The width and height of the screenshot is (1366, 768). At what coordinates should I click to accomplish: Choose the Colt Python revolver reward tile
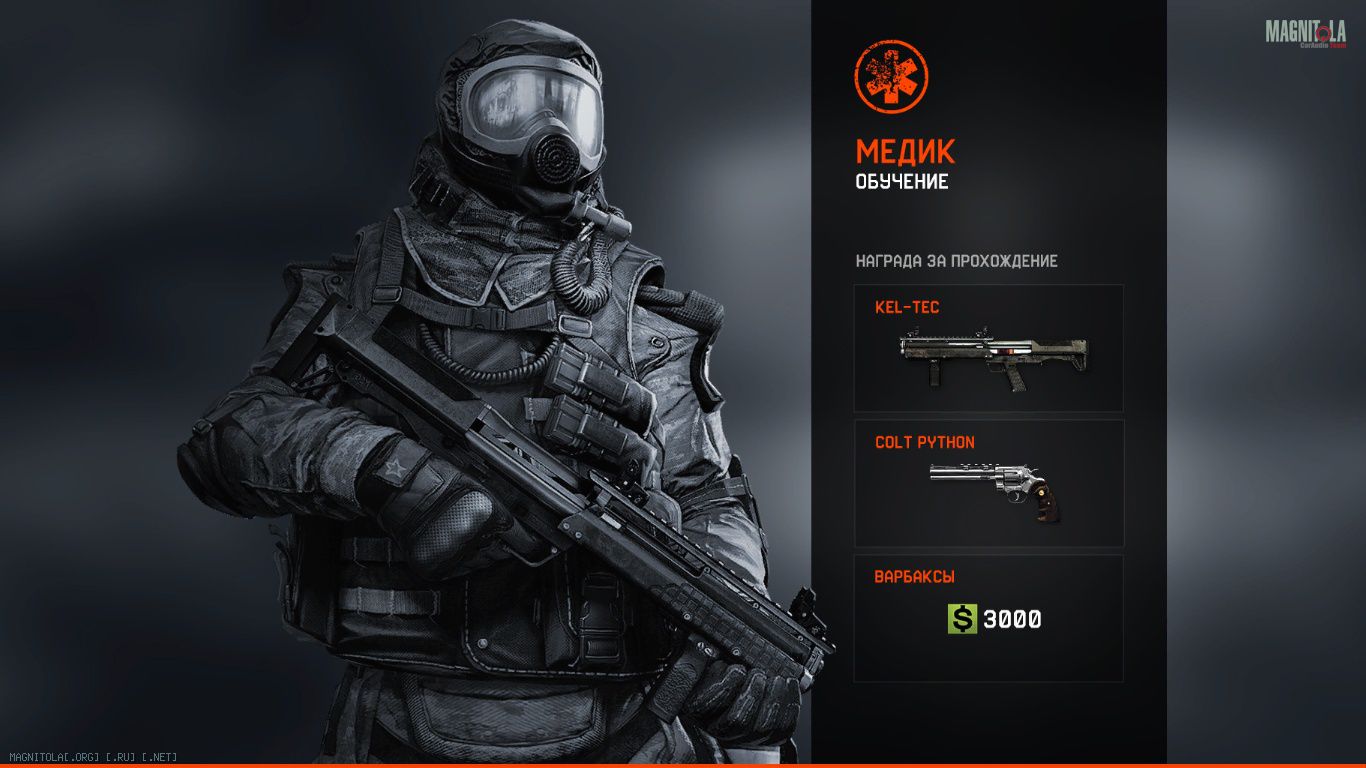coord(988,483)
